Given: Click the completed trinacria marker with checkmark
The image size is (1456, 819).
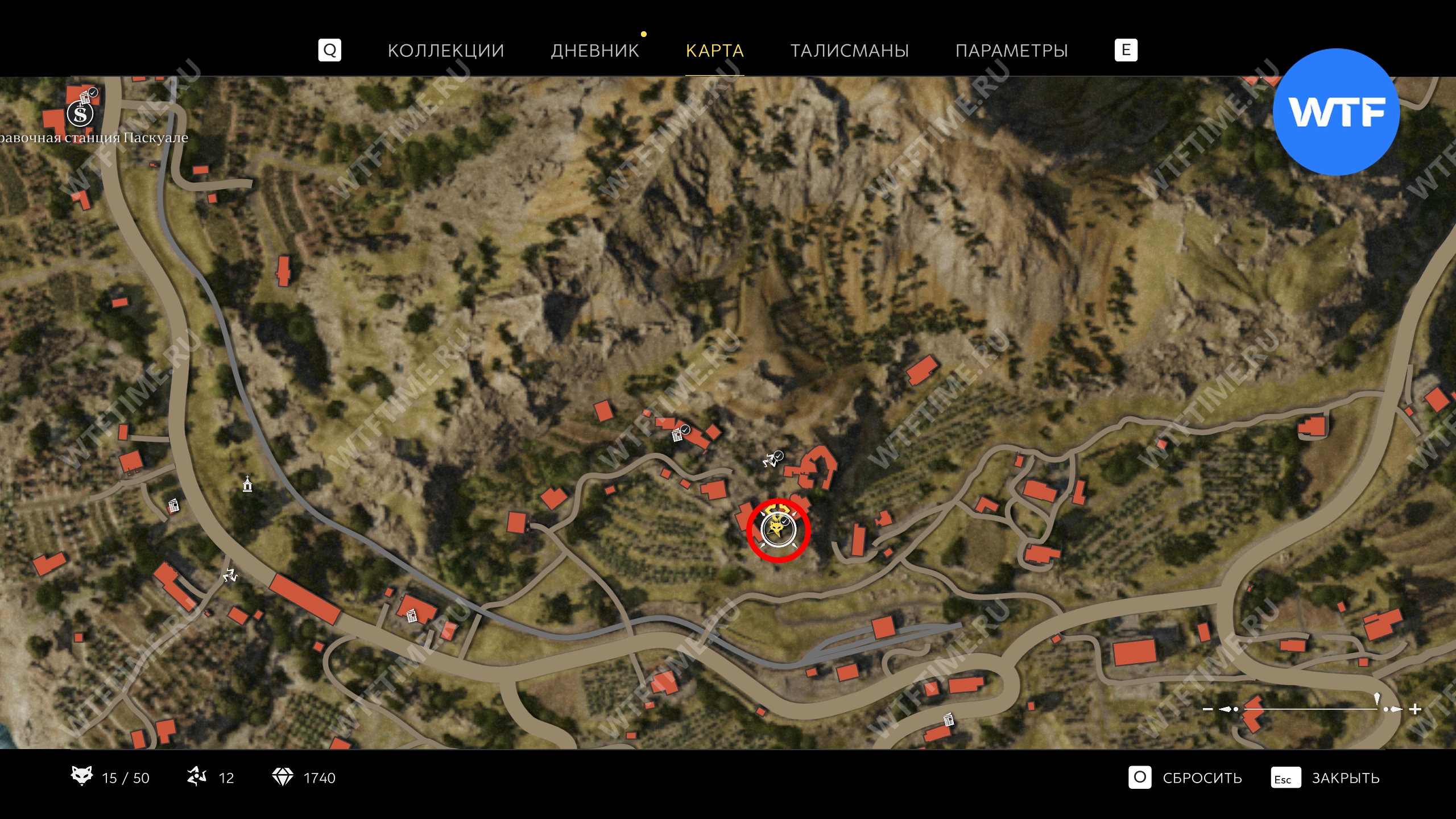Looking at the screenshot, I should (772, 459).
